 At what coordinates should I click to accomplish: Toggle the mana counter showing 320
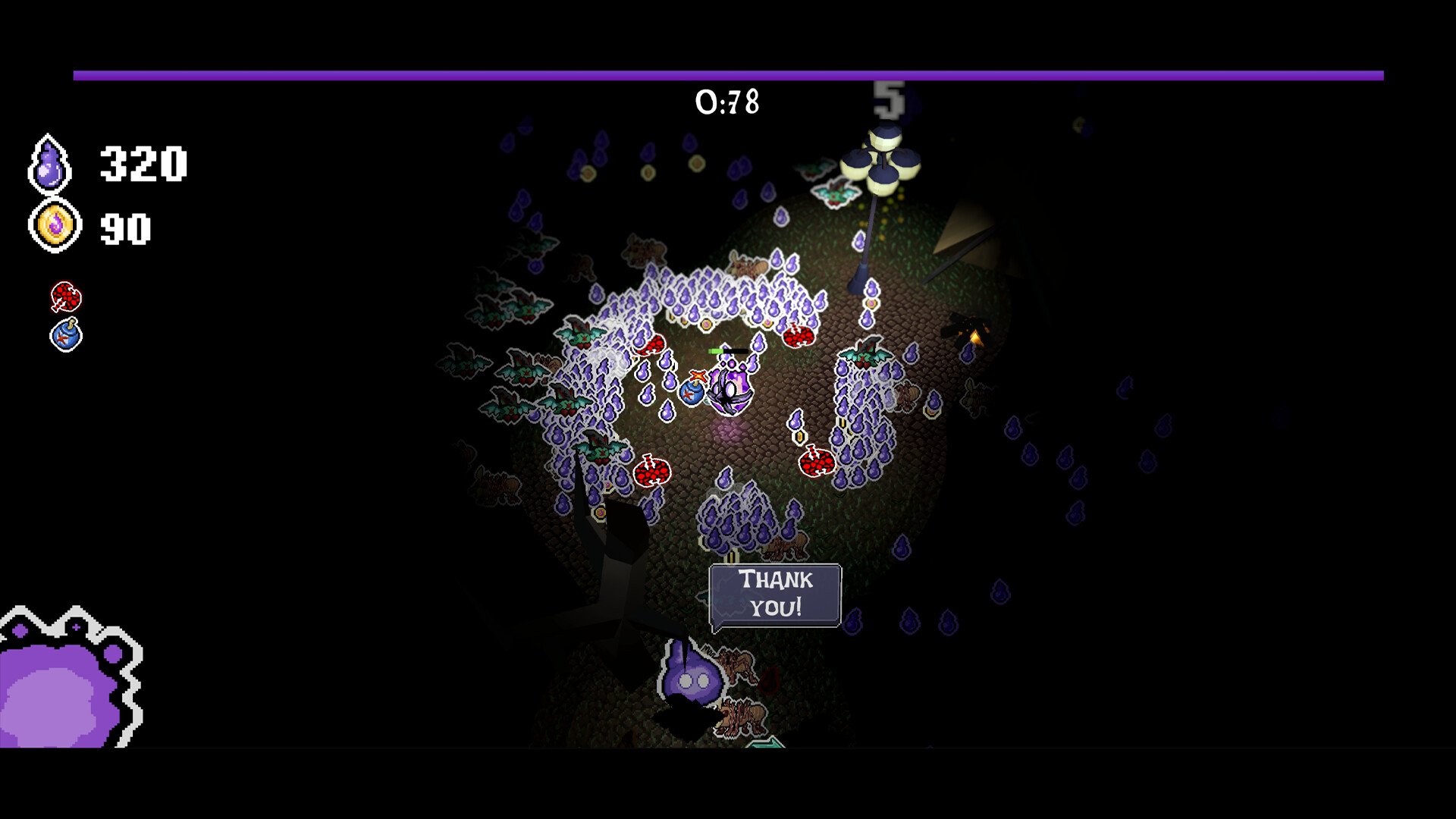(x=144, y=164)
